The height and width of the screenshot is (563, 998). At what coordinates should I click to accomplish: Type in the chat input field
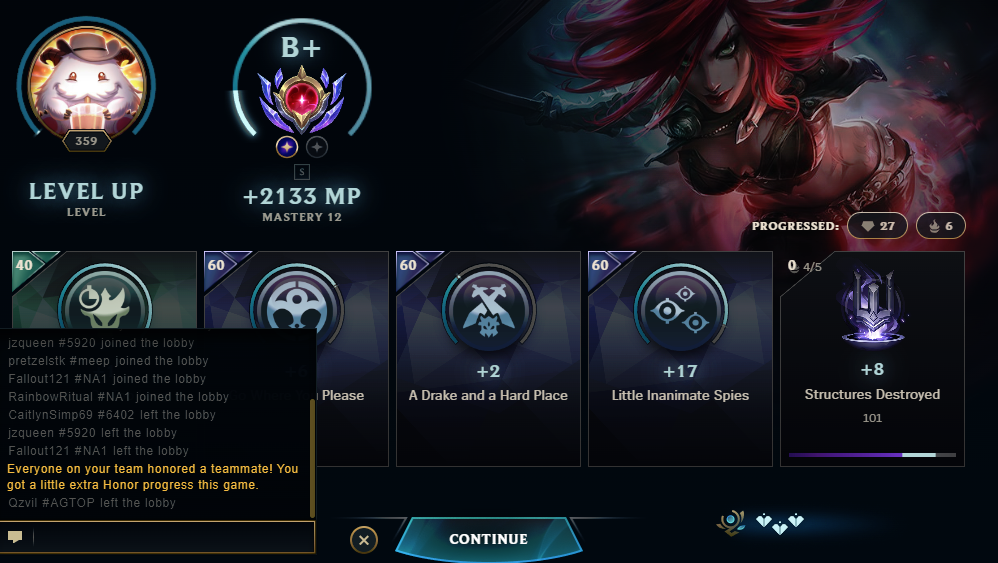pyautogui.click(x=170, y=537)
